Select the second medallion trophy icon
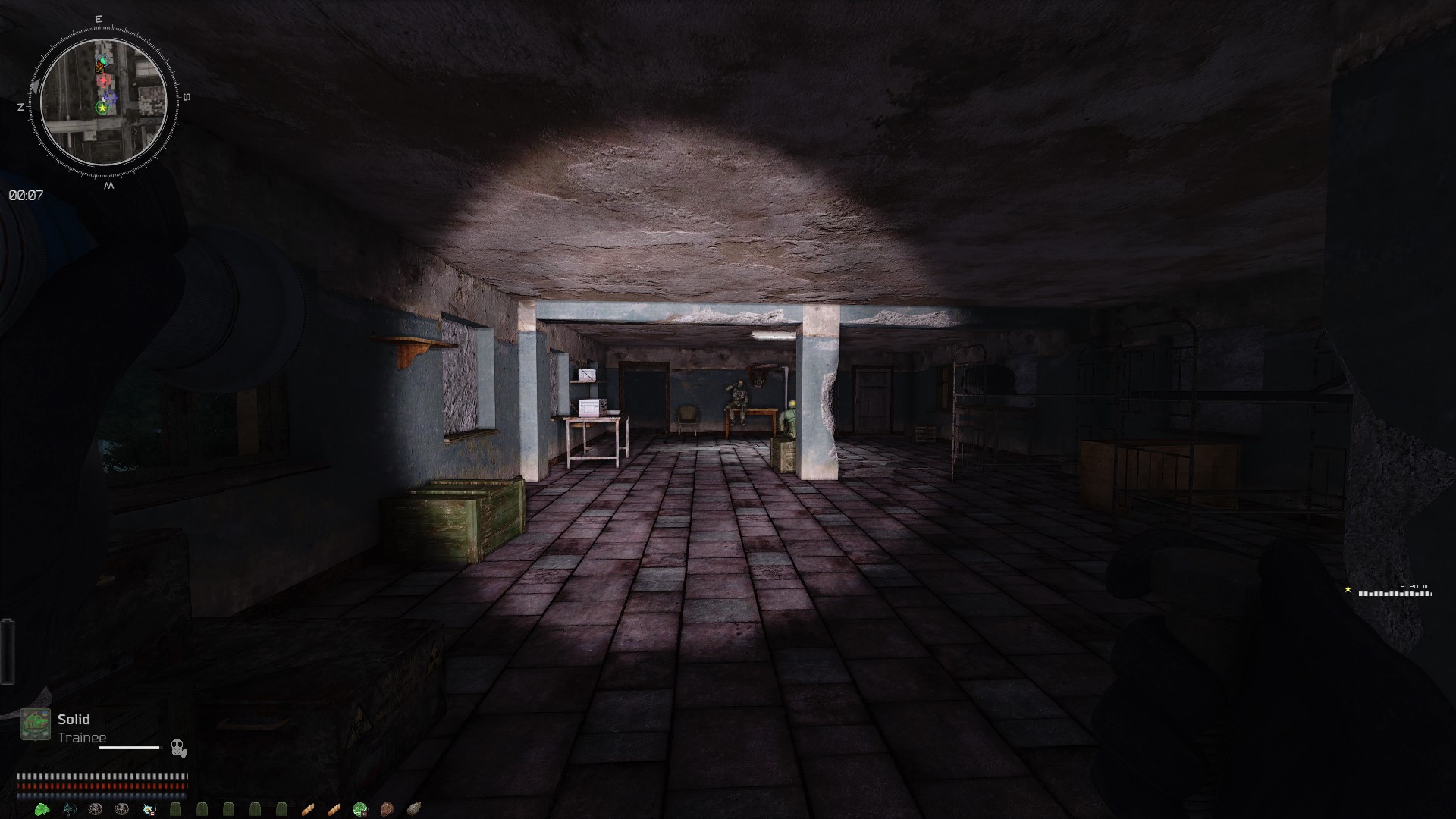The height and width of the screenshot is (819, 1456). click(121, 808)
